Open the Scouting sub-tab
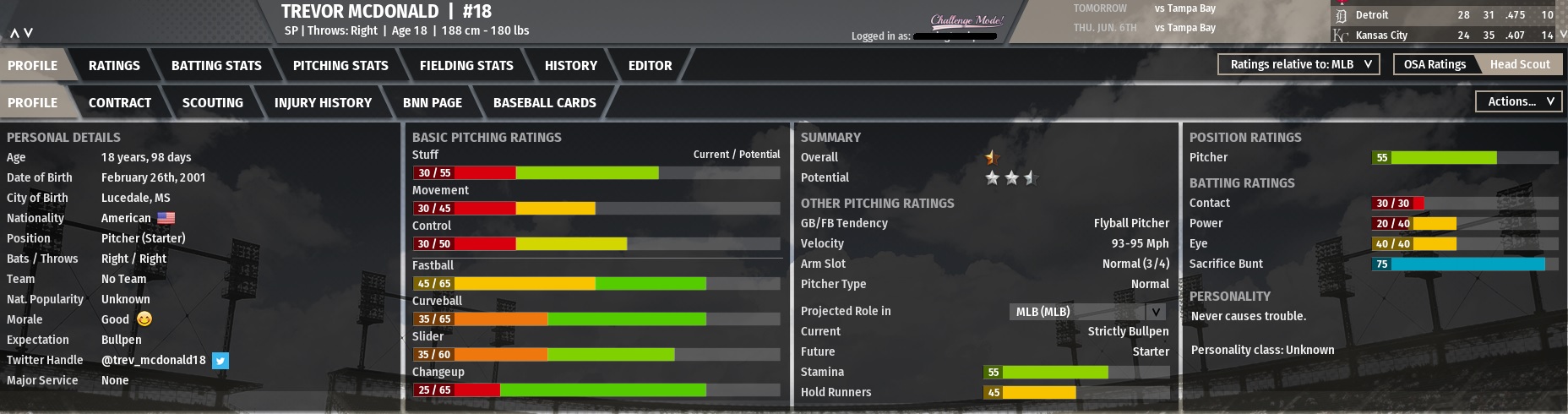1568x414 pixels. [213, 103]
